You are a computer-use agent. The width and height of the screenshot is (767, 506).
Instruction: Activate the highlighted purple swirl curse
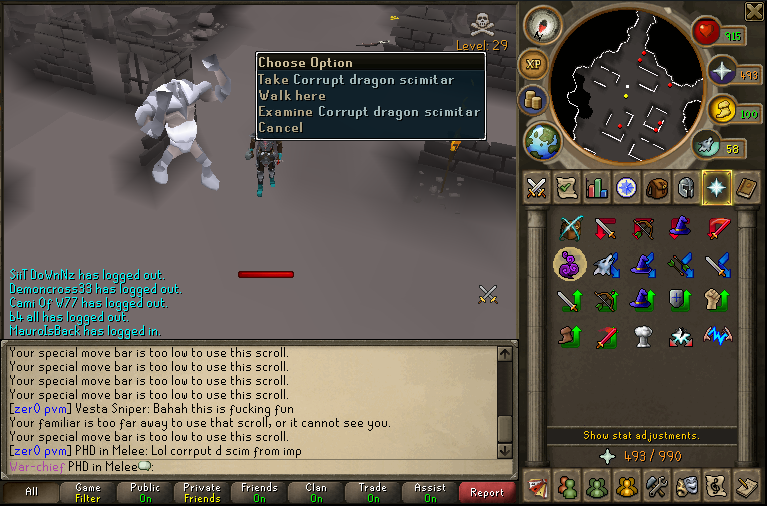point(570,264)
